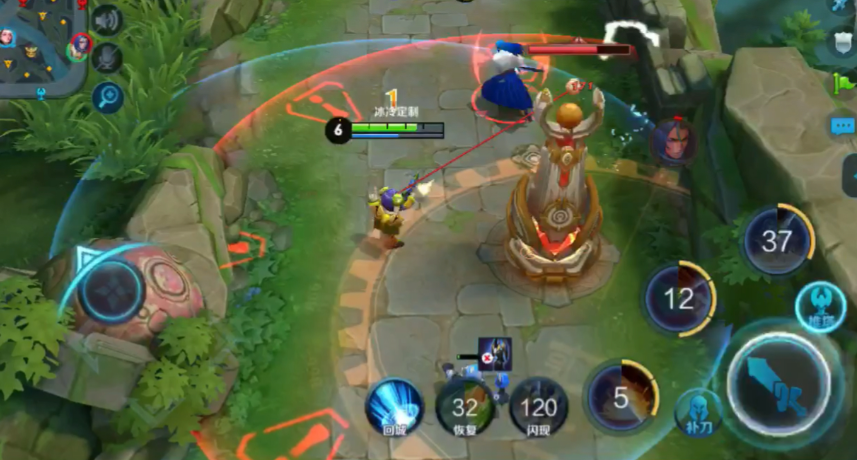The height and width of the screenshot is (460, 857).
Task: Activate the skill with the 5 cooldown
Action: pos(621,398)
